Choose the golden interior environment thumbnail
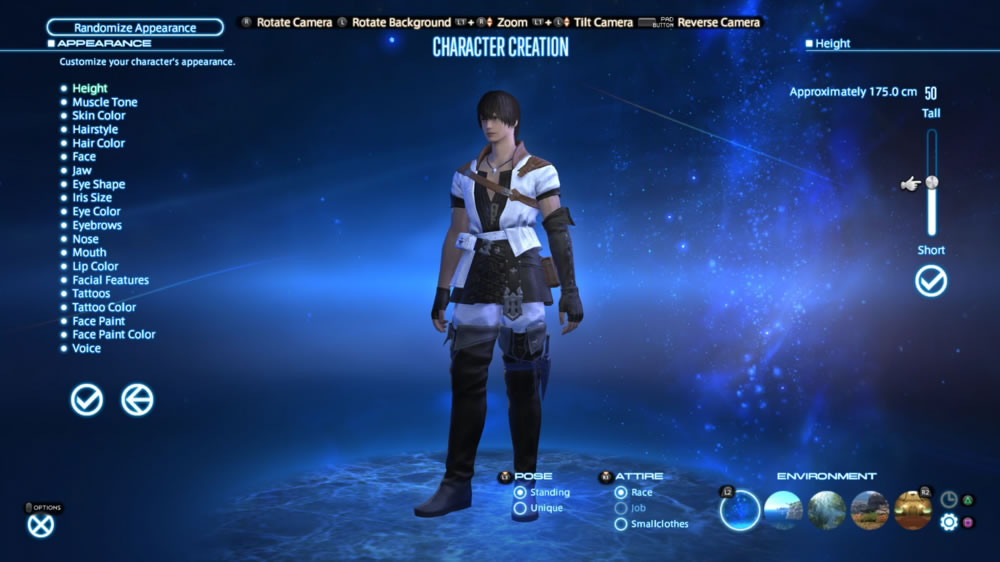 pyautogui.click(x=913, y=510)
